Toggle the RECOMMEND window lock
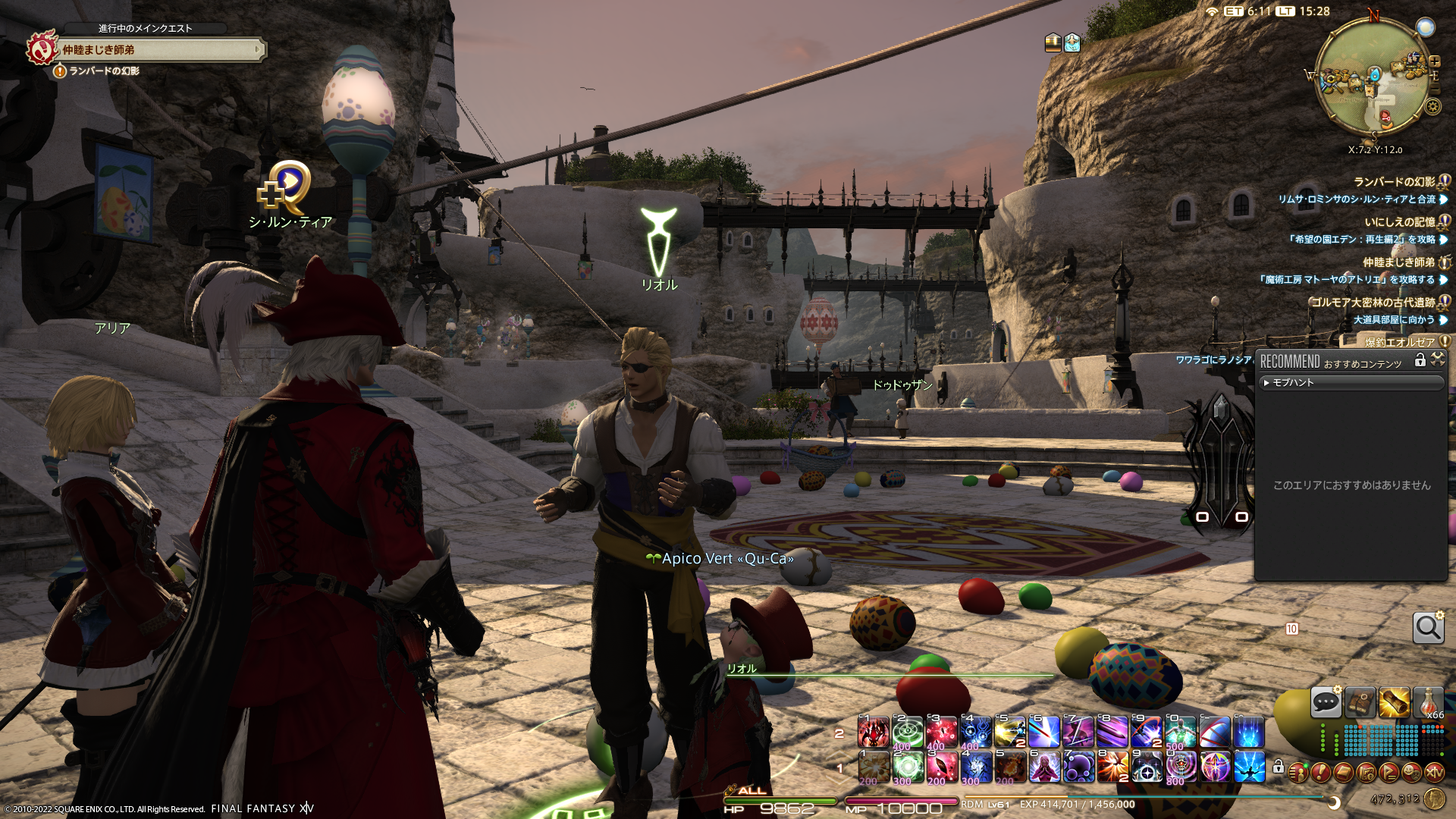Image resolution: width=1456 pixels, height=819 pixels. pyautogui.click(x=1420, y=361)
